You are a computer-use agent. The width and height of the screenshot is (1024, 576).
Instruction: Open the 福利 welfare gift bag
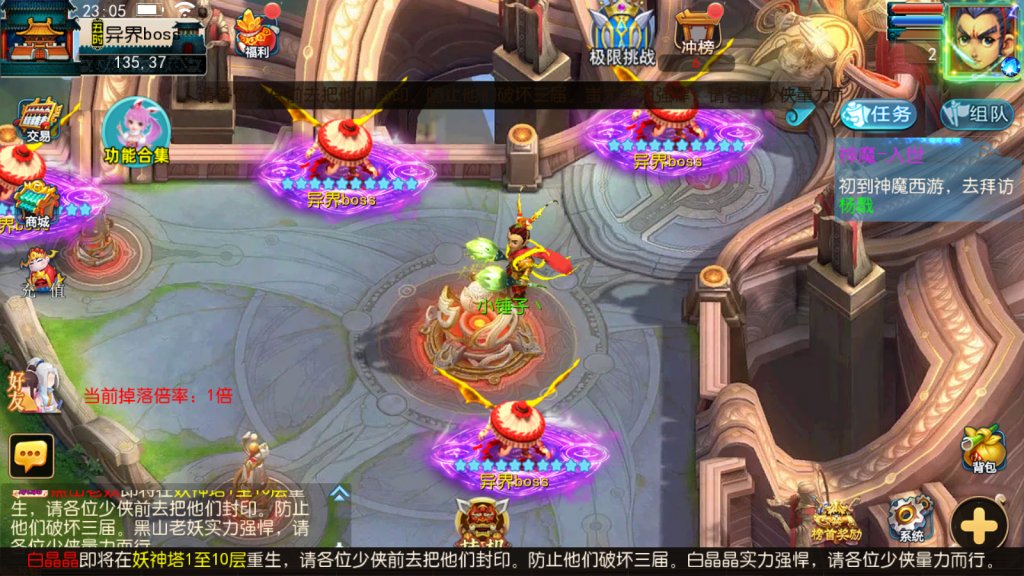(x=257, y=33)
